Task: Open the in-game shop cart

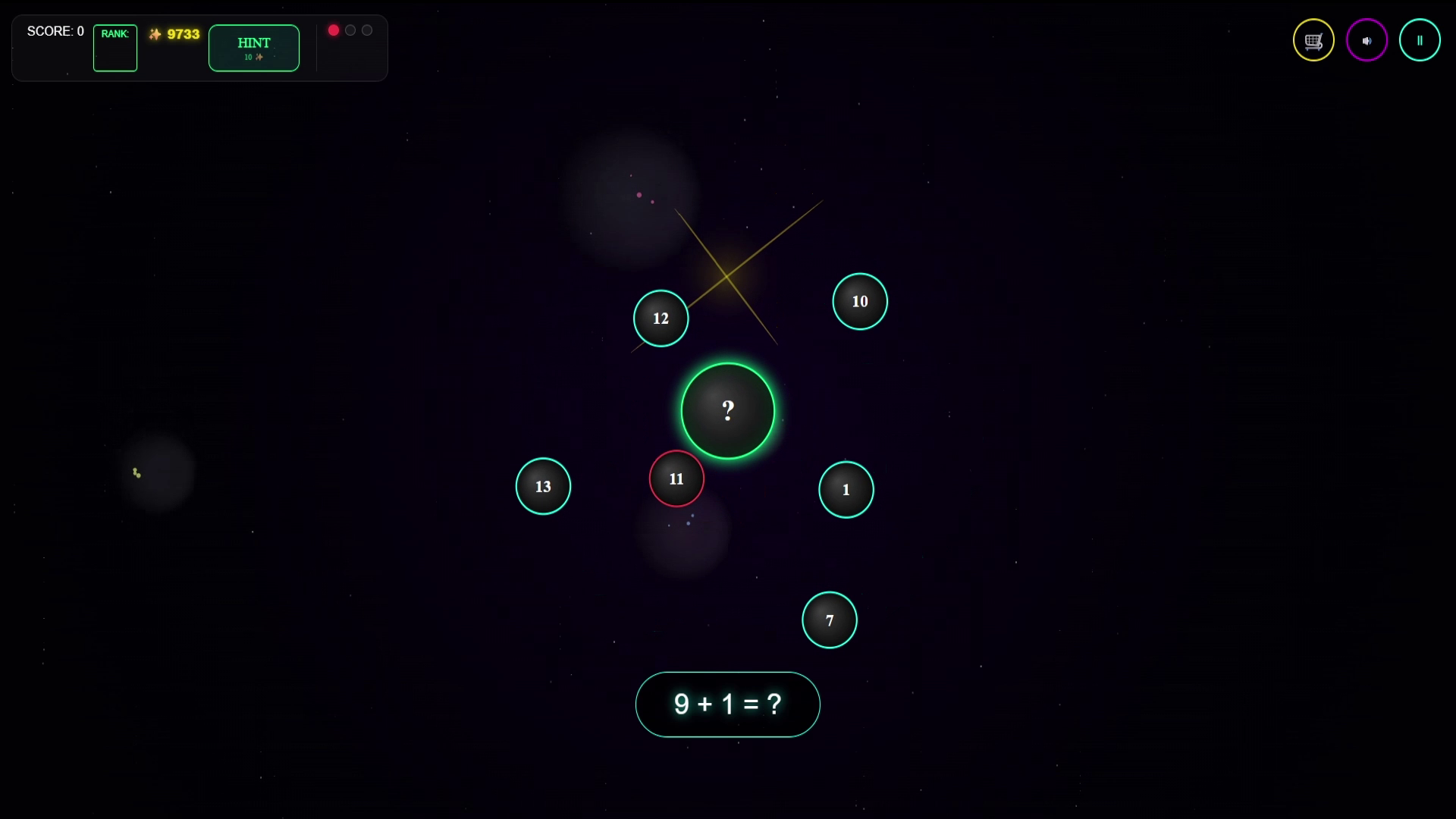Action: (x=1313, y=39)
